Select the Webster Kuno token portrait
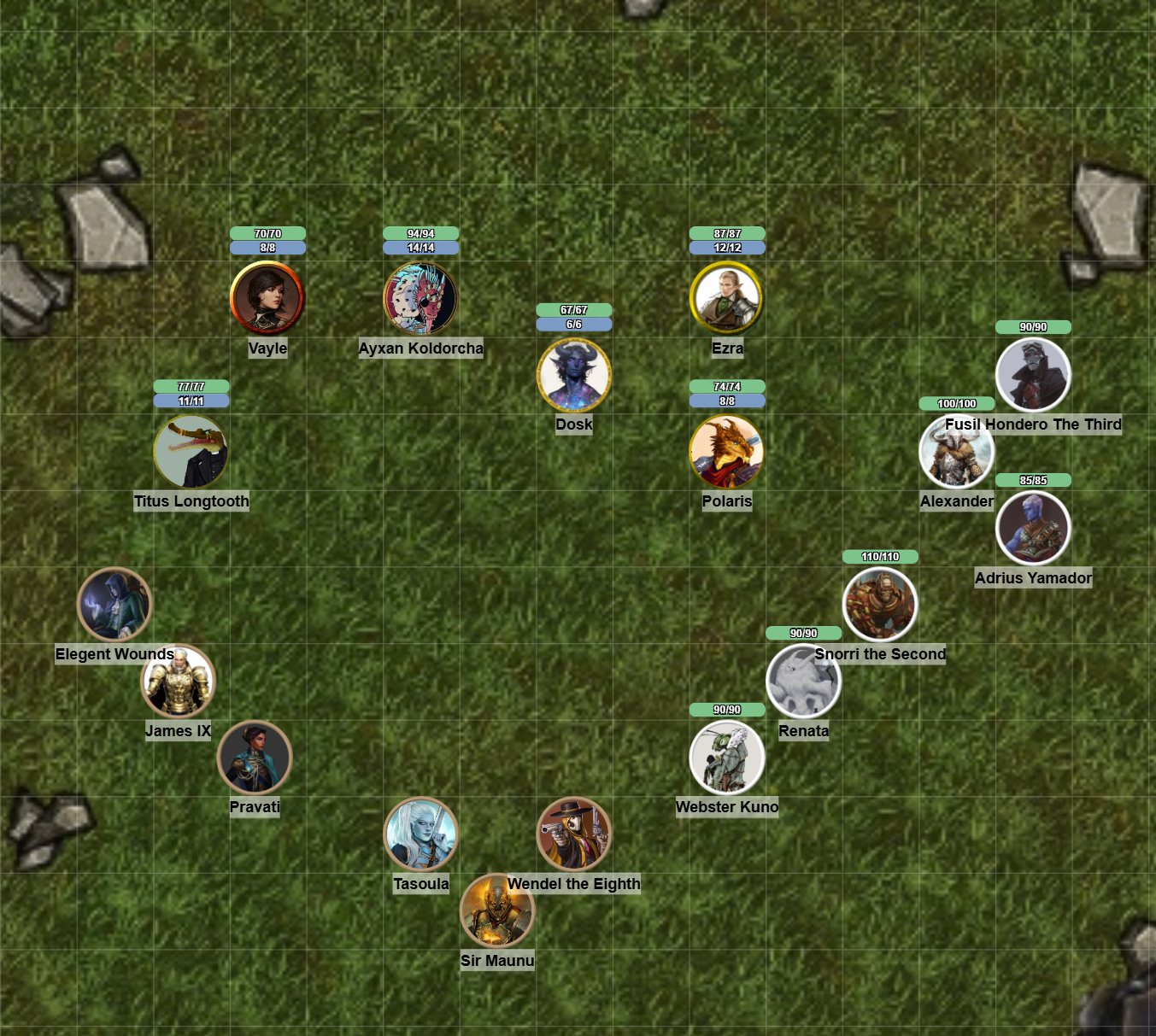The height and width of the screenshot is (1036, 1156). (727, 757)
